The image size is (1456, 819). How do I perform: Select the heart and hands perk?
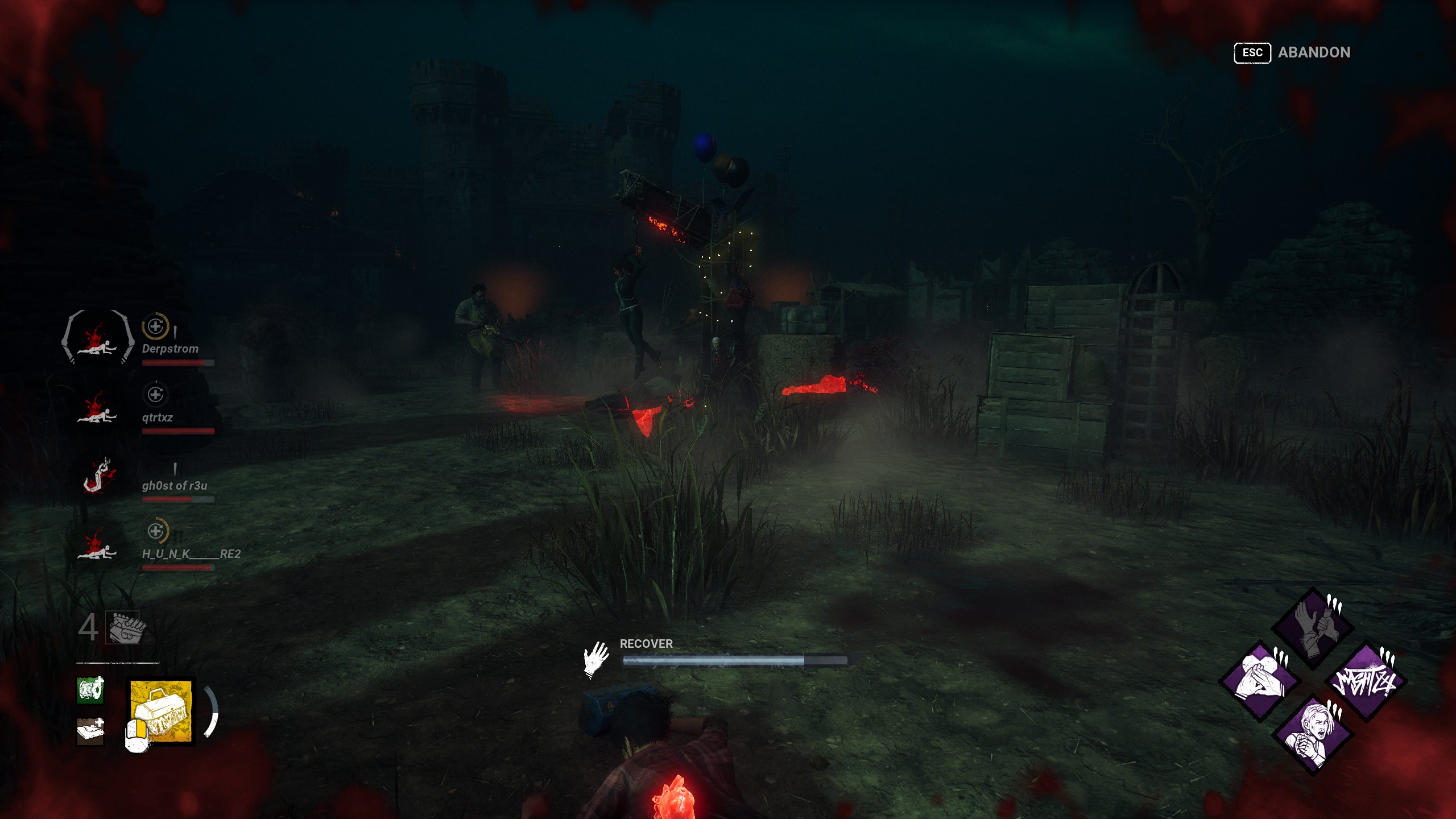tap(1260, 681)
